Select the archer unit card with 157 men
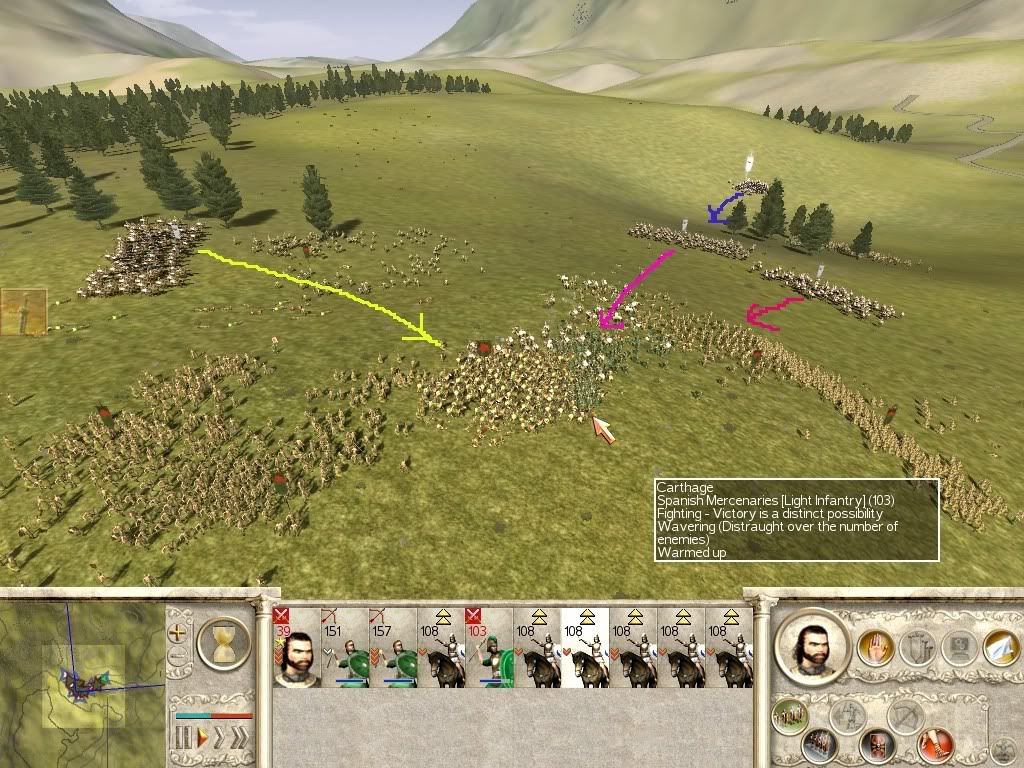Screen dimensions: 1024x768 [x=392, y=648]
